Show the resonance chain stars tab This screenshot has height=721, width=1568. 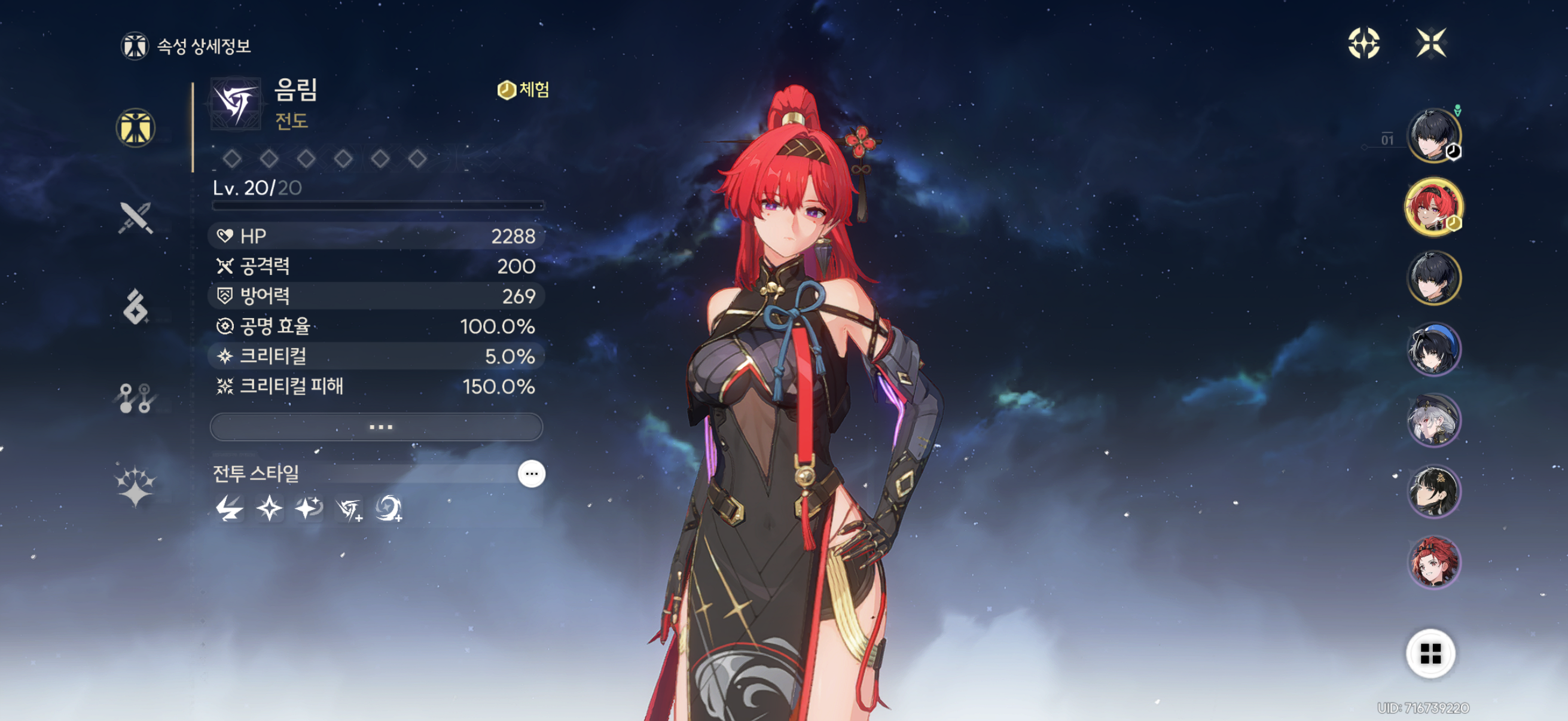136,487
